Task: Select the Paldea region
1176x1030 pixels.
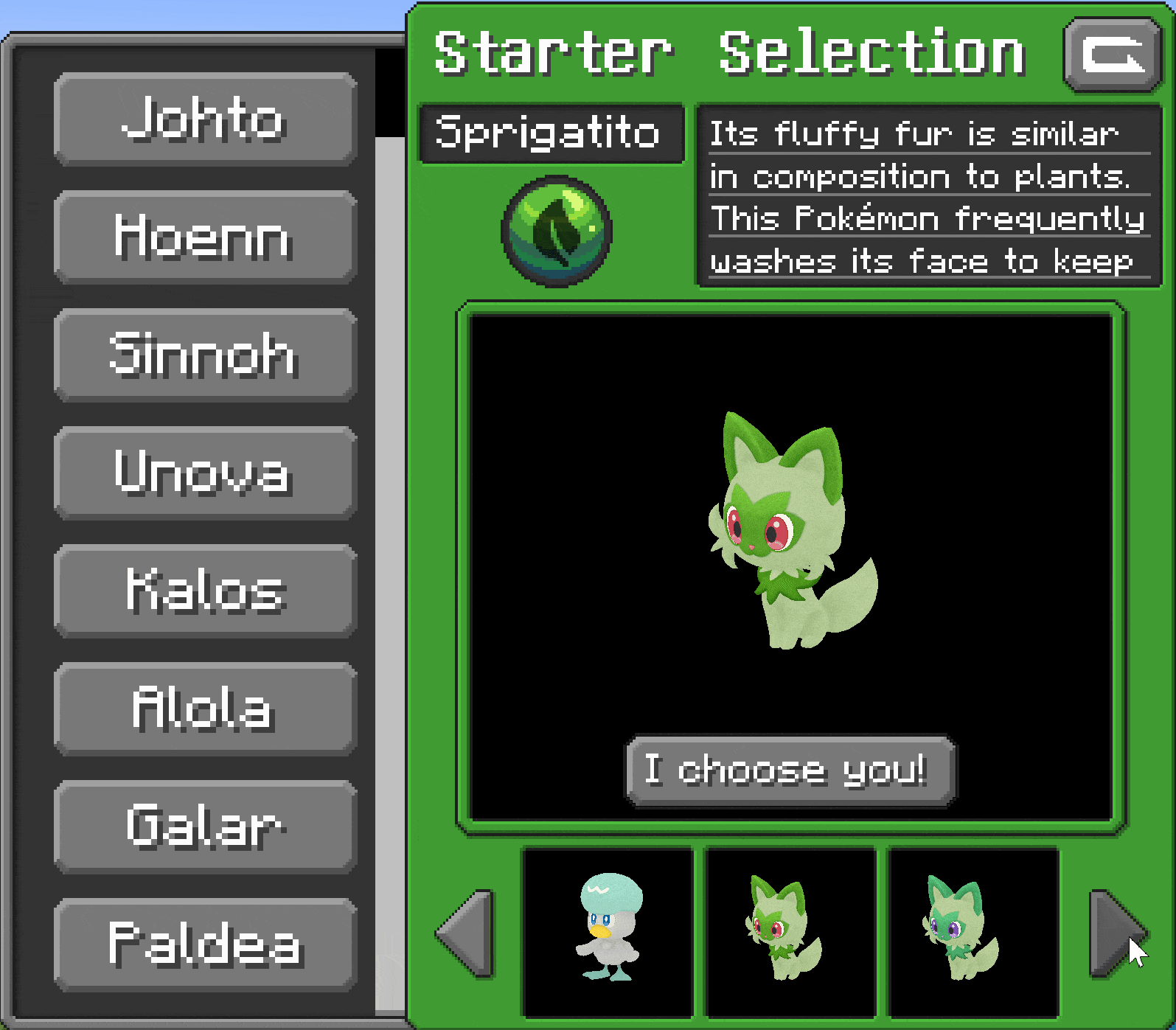Action: point(205,944)
